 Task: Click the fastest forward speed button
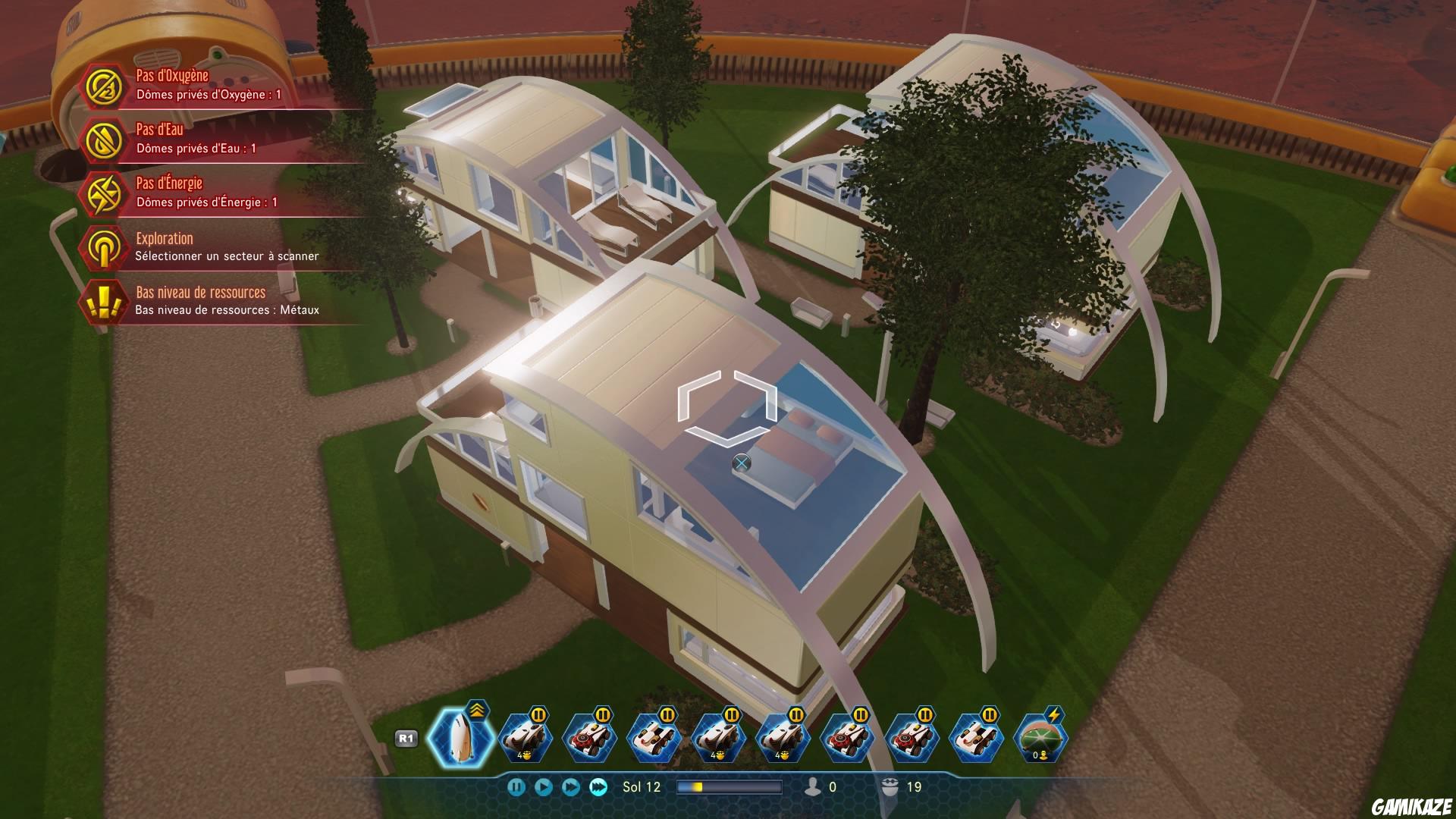tap(598, 786)
